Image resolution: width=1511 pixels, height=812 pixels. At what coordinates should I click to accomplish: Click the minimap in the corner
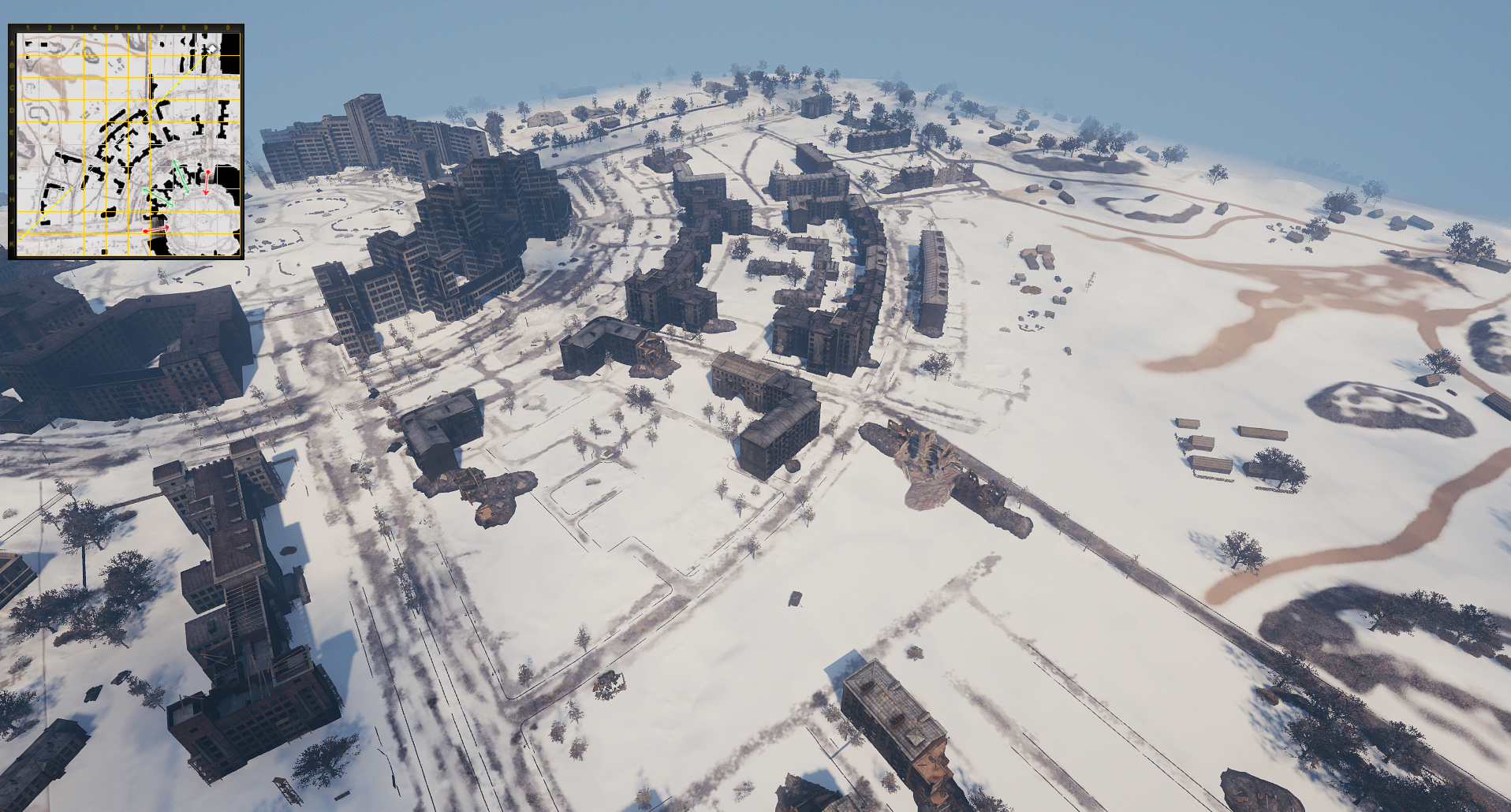coord(126,142)
